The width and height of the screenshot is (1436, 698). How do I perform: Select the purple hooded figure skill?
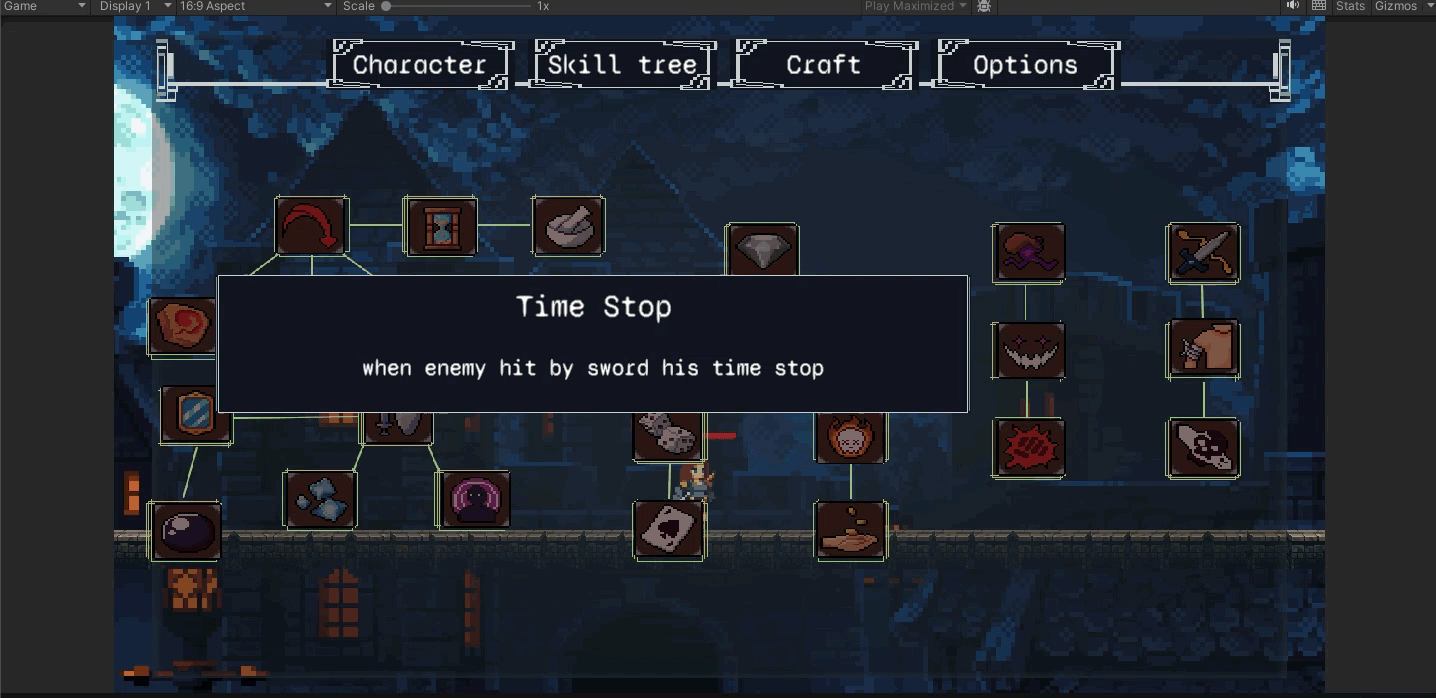point(475,499)
